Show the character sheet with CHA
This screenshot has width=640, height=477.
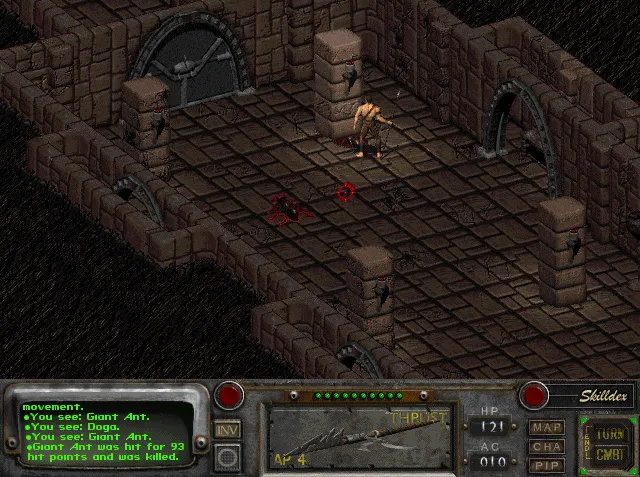(x=546, y=446)
